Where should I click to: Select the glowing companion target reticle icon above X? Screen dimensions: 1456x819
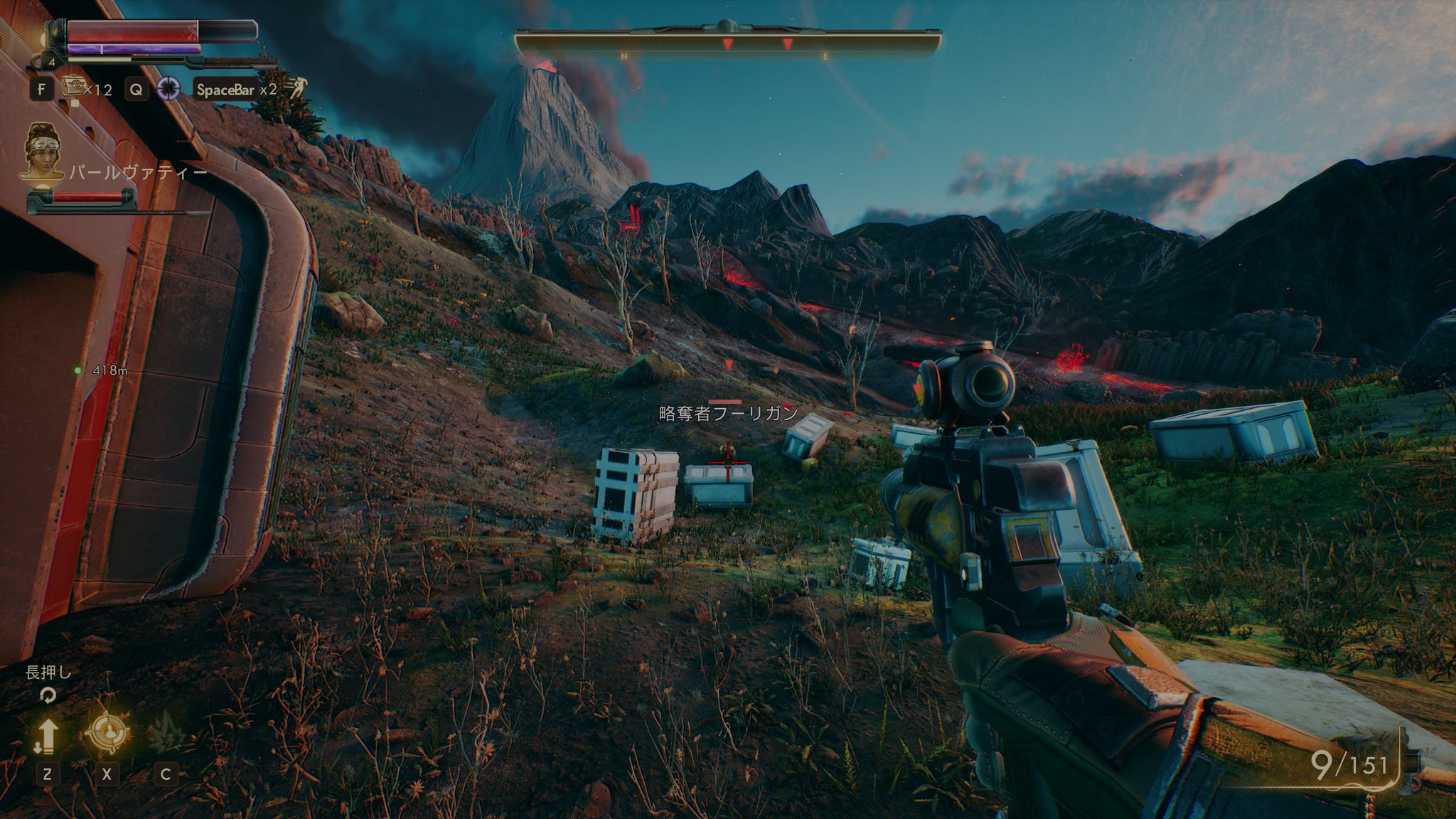(x=109, y=731)
